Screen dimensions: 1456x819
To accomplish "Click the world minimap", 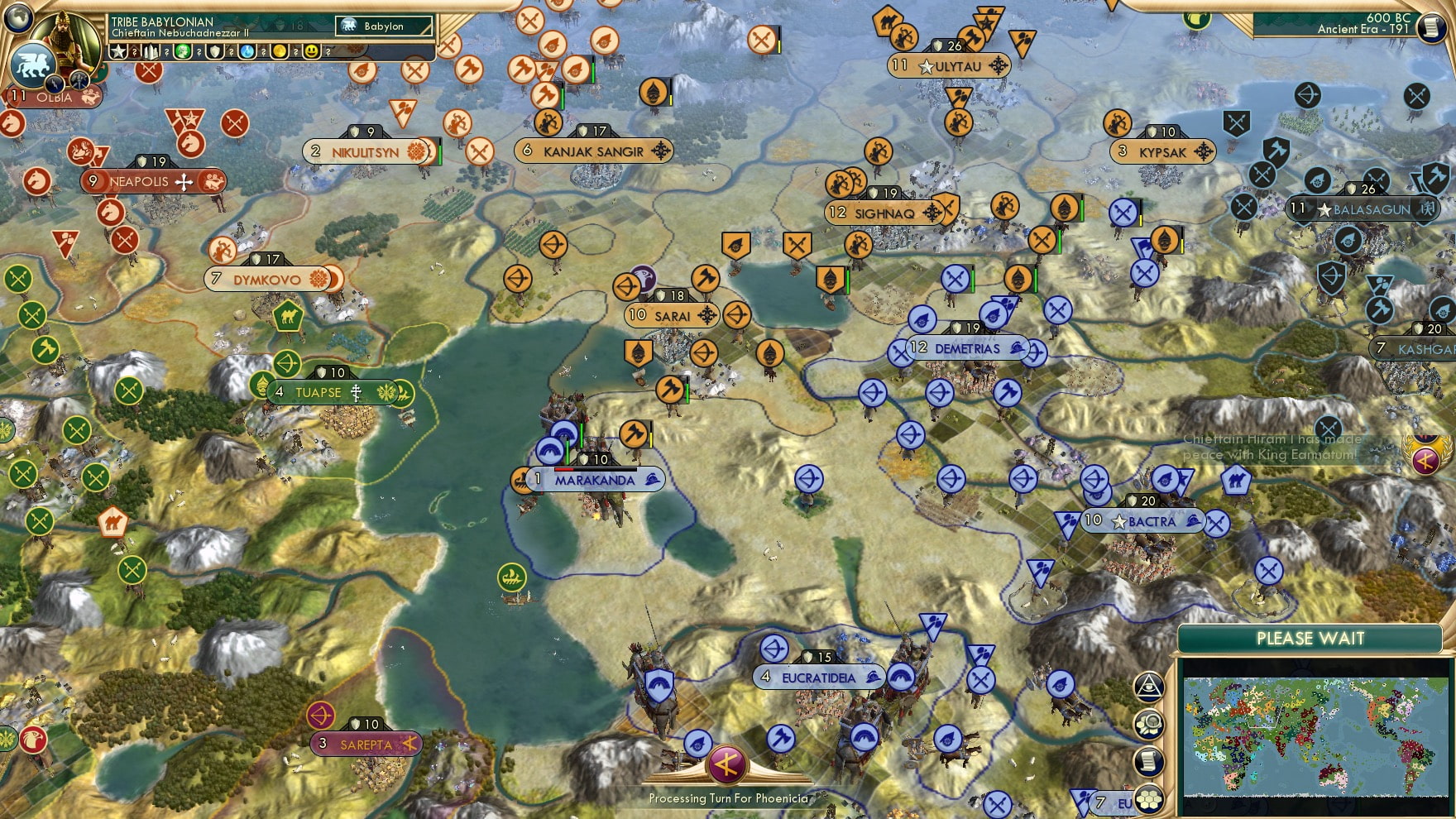I will point(1315,736).
